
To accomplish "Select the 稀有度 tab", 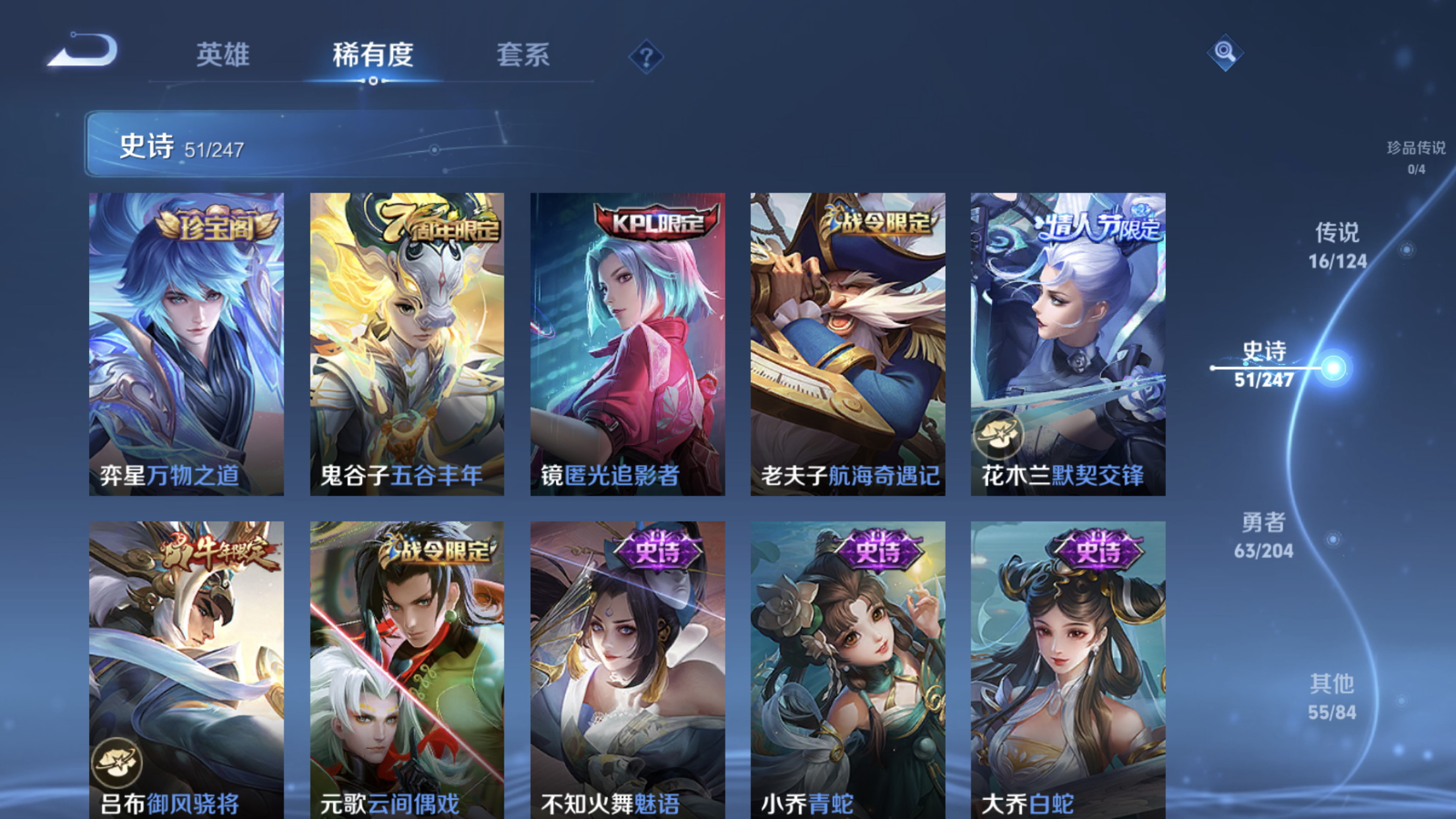I will click(373, 55).
